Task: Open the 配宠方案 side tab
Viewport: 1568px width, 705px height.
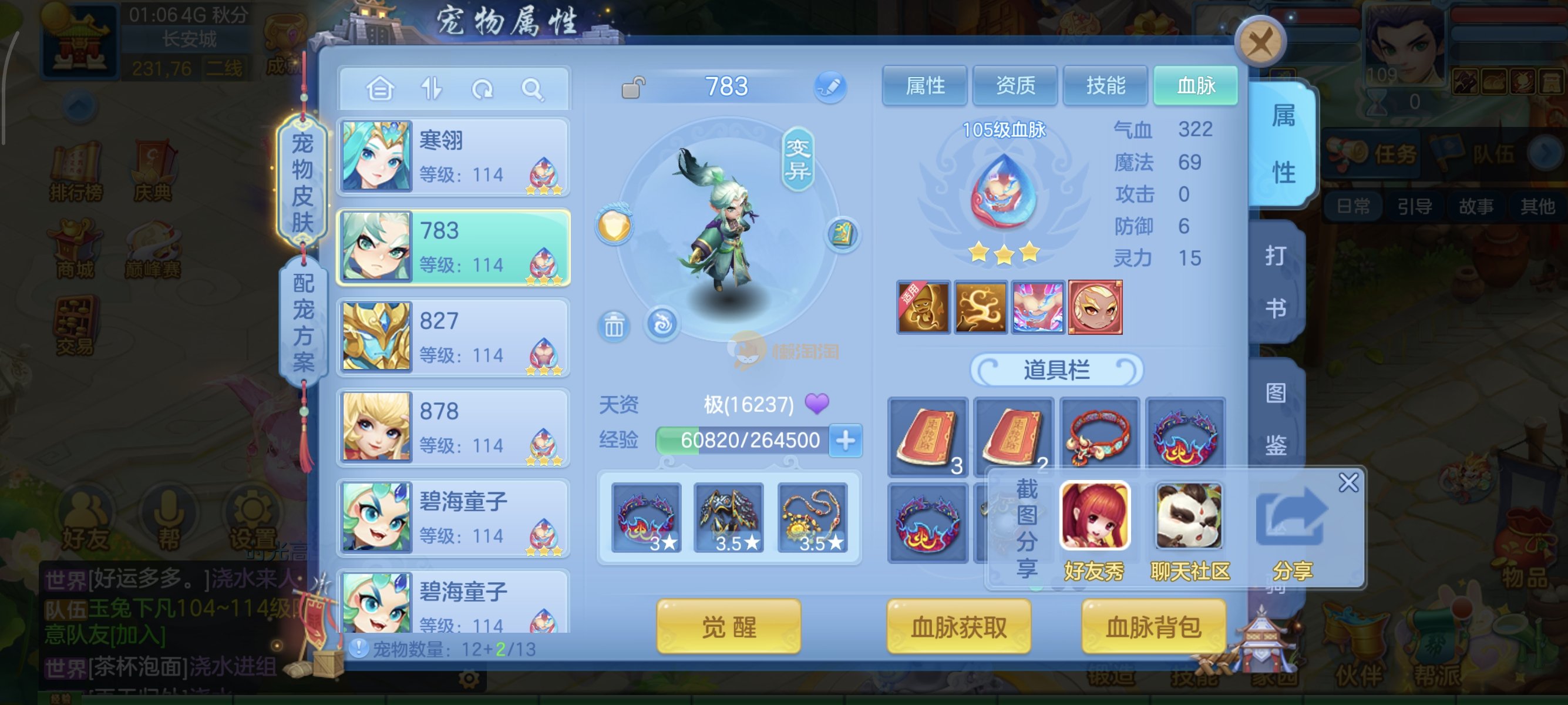Action: tap(303, 323)
